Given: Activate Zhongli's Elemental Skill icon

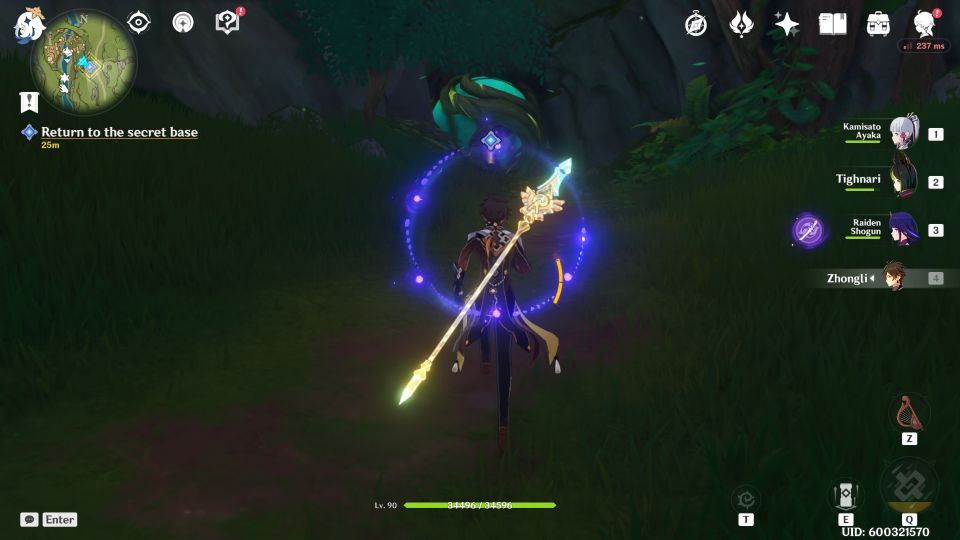Looking at the screenshot, I should coord(845,495).
